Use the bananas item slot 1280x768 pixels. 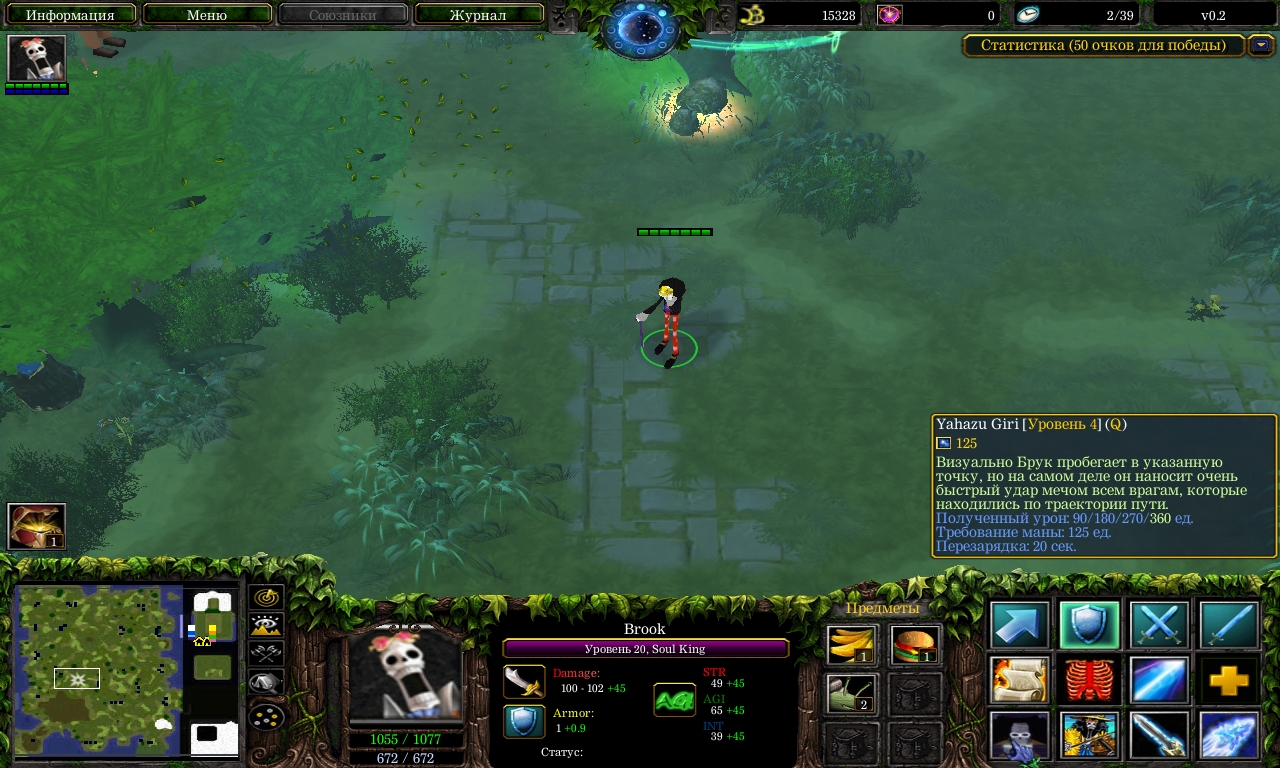pyautogui.click(x=852, y=645)
